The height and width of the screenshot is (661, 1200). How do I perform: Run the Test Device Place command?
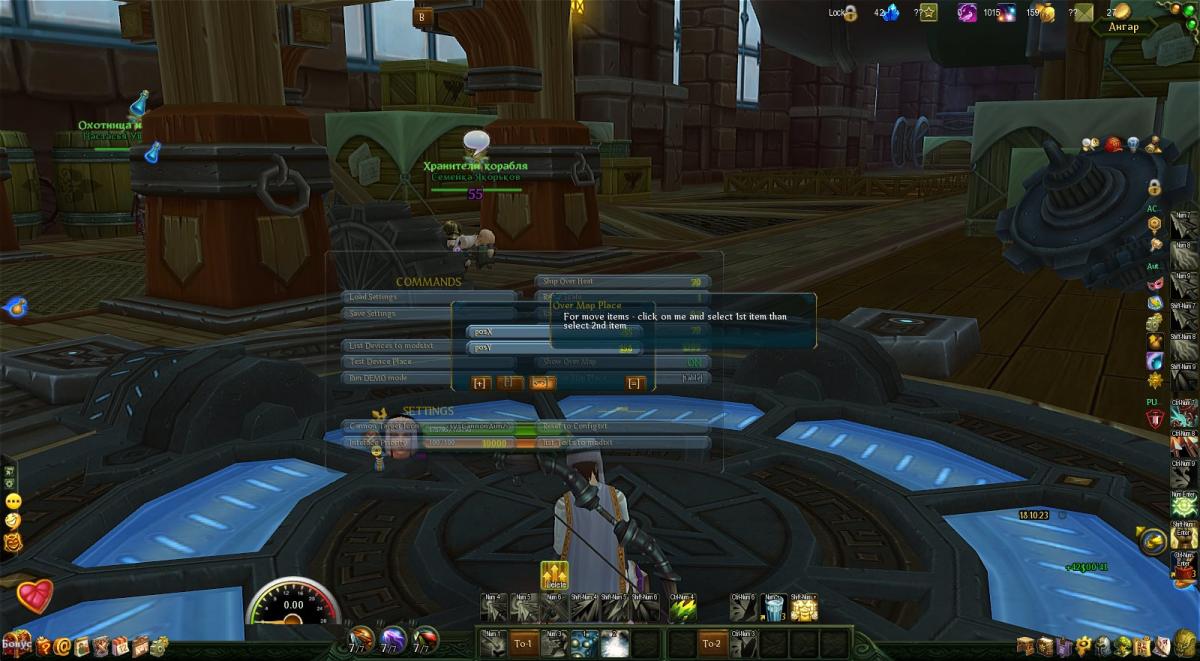click(400, 362)
